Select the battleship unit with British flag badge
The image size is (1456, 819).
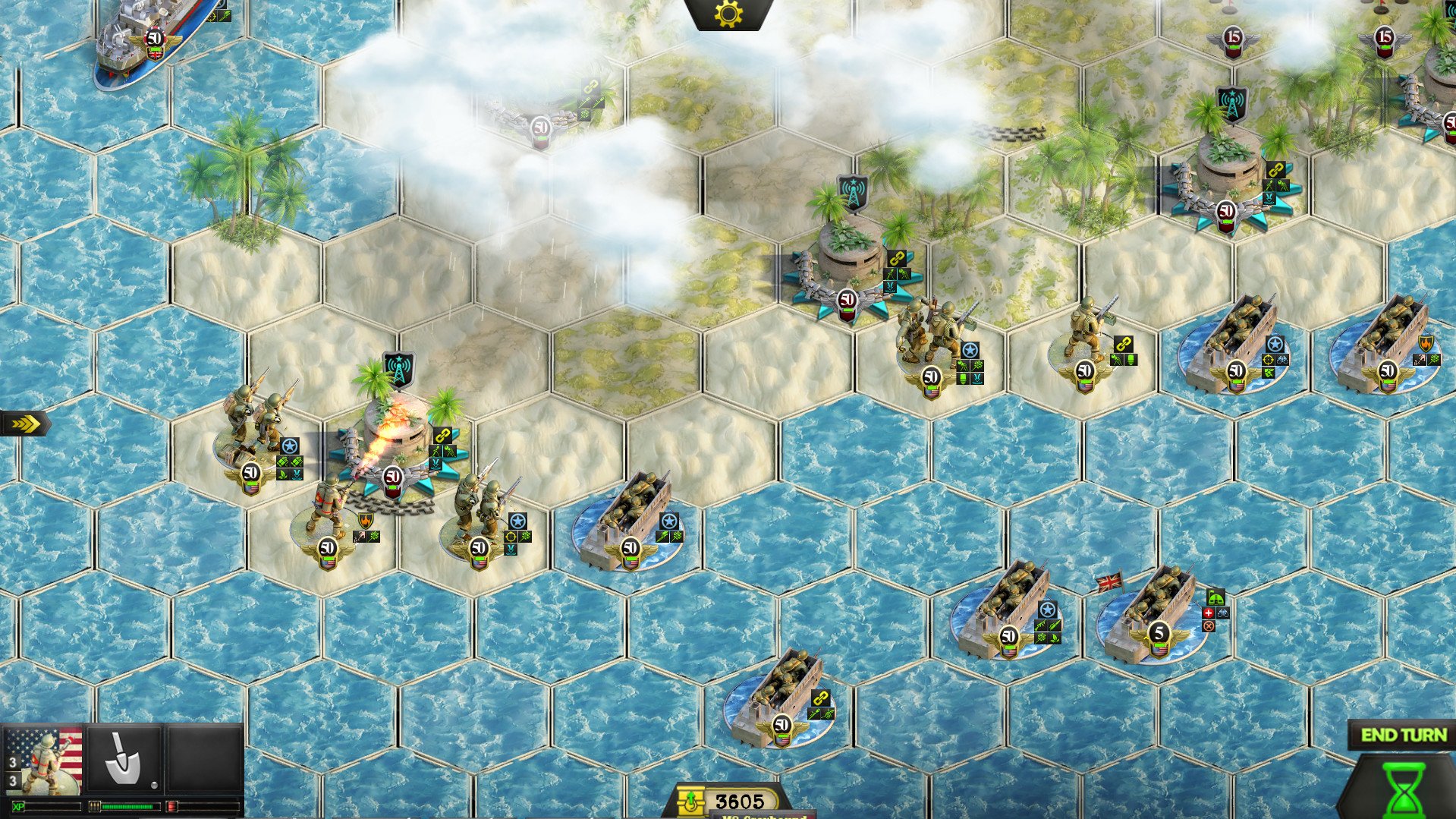148,42
